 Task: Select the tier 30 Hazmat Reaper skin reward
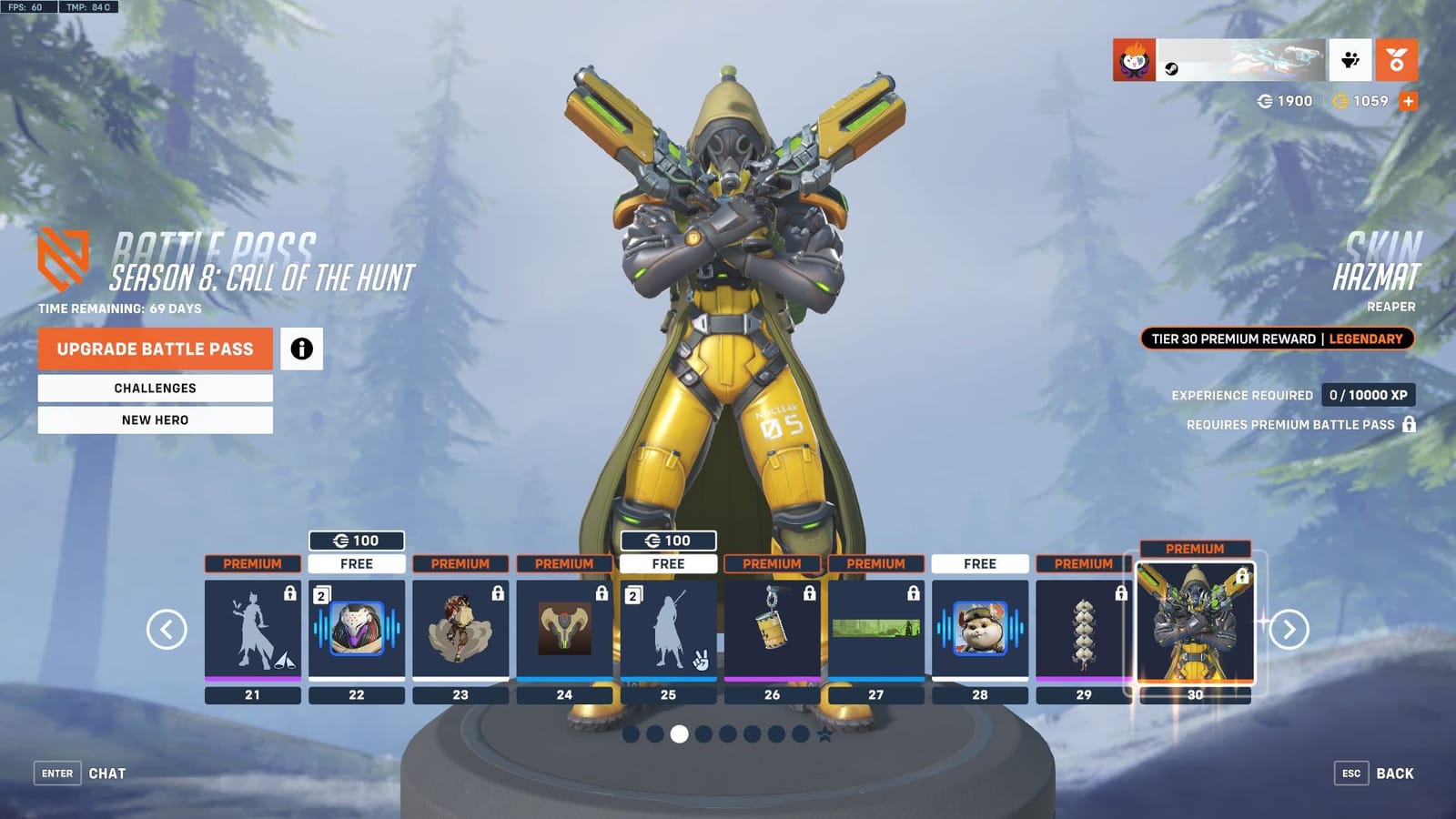[1196, 628]
